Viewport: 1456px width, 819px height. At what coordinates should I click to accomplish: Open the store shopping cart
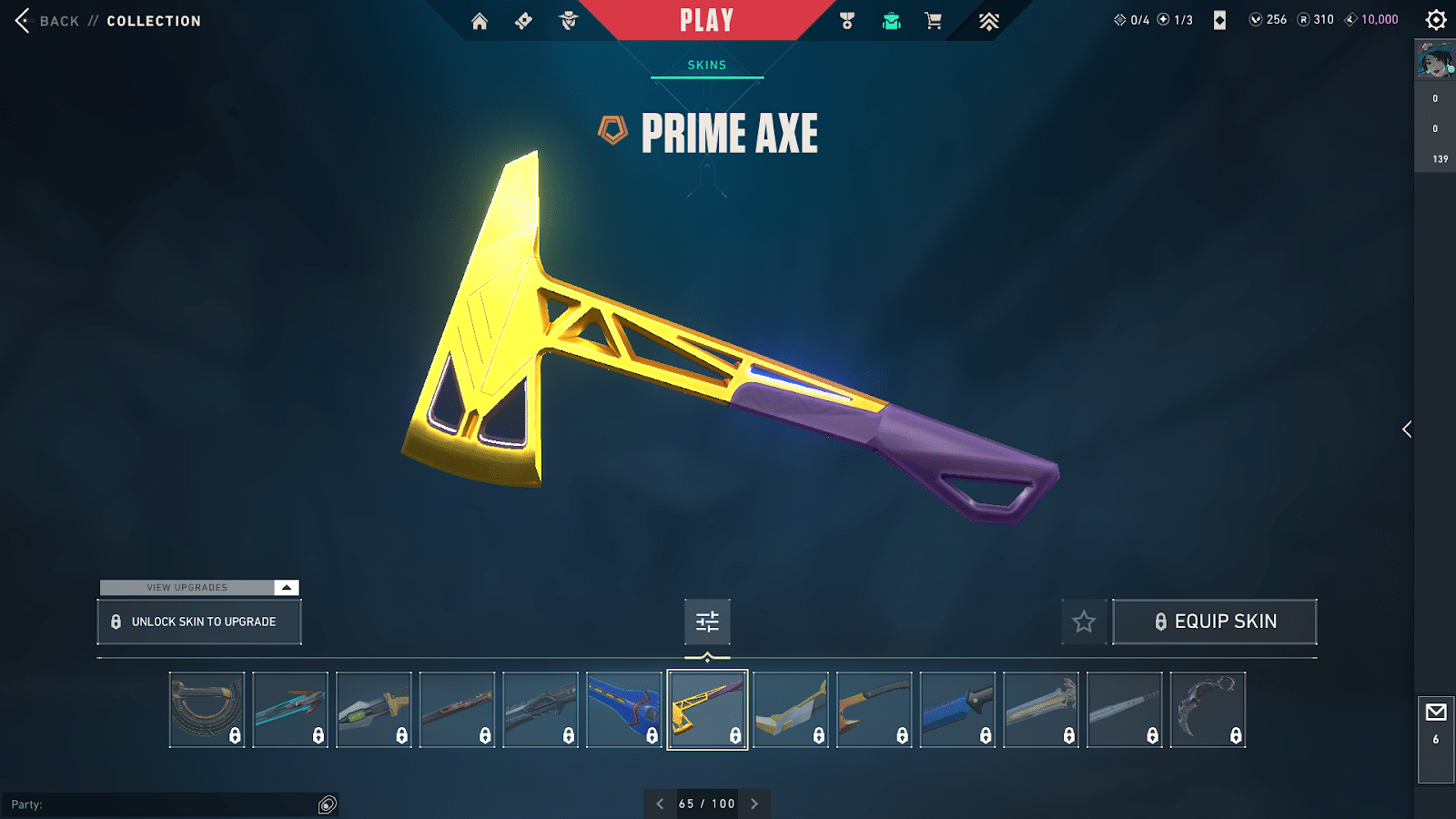[934, 21]
